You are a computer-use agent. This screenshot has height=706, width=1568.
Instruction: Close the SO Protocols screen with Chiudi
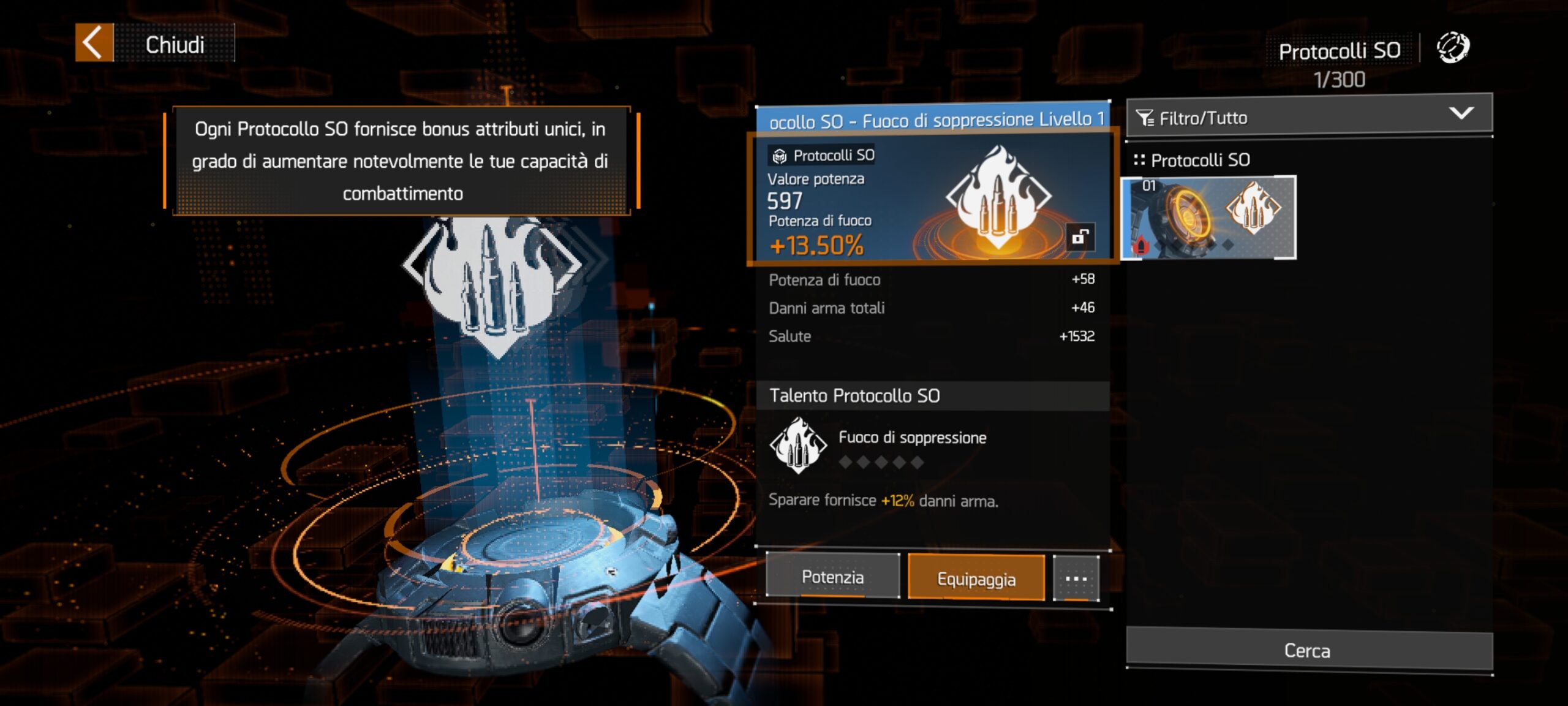pyautogui.click(x=154, y=44)
